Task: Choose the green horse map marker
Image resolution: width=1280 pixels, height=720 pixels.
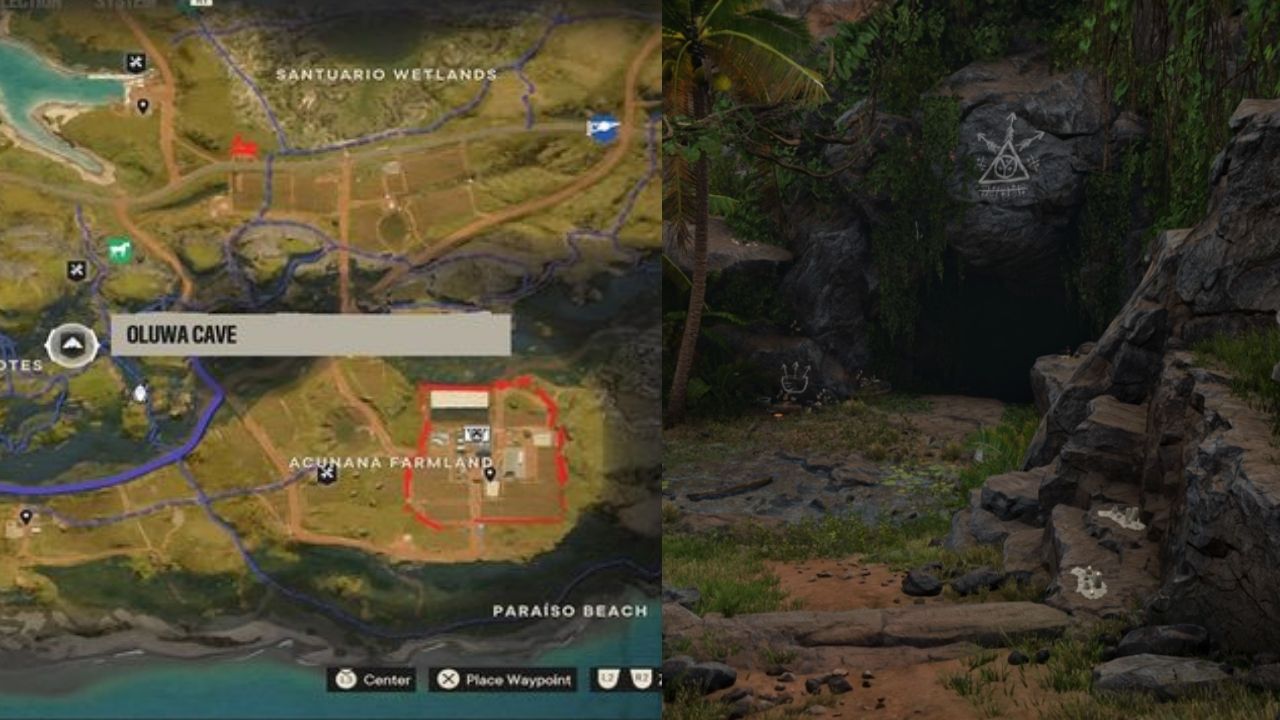Action: 120,249
